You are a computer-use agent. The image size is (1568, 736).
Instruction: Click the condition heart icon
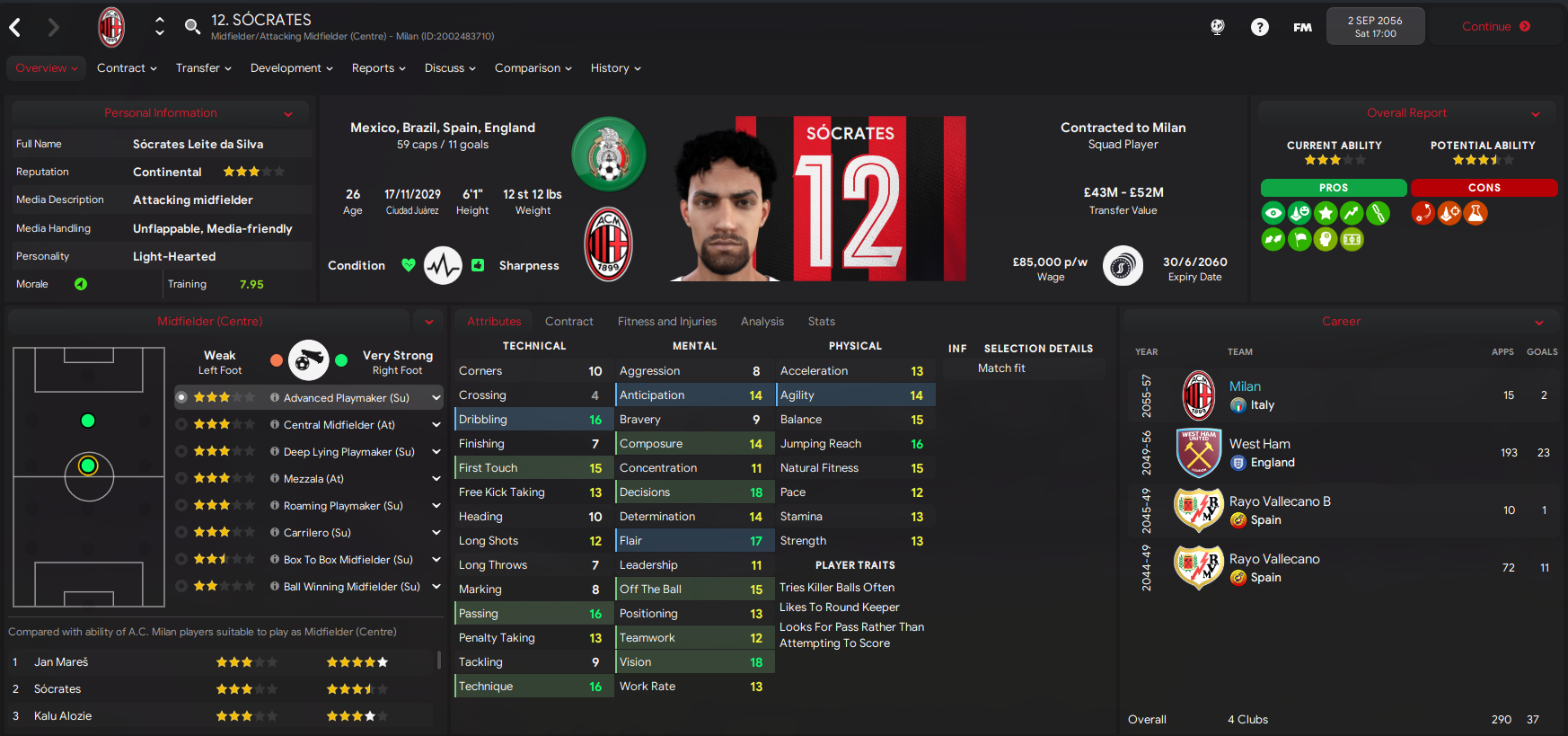(x=409, y=265)
